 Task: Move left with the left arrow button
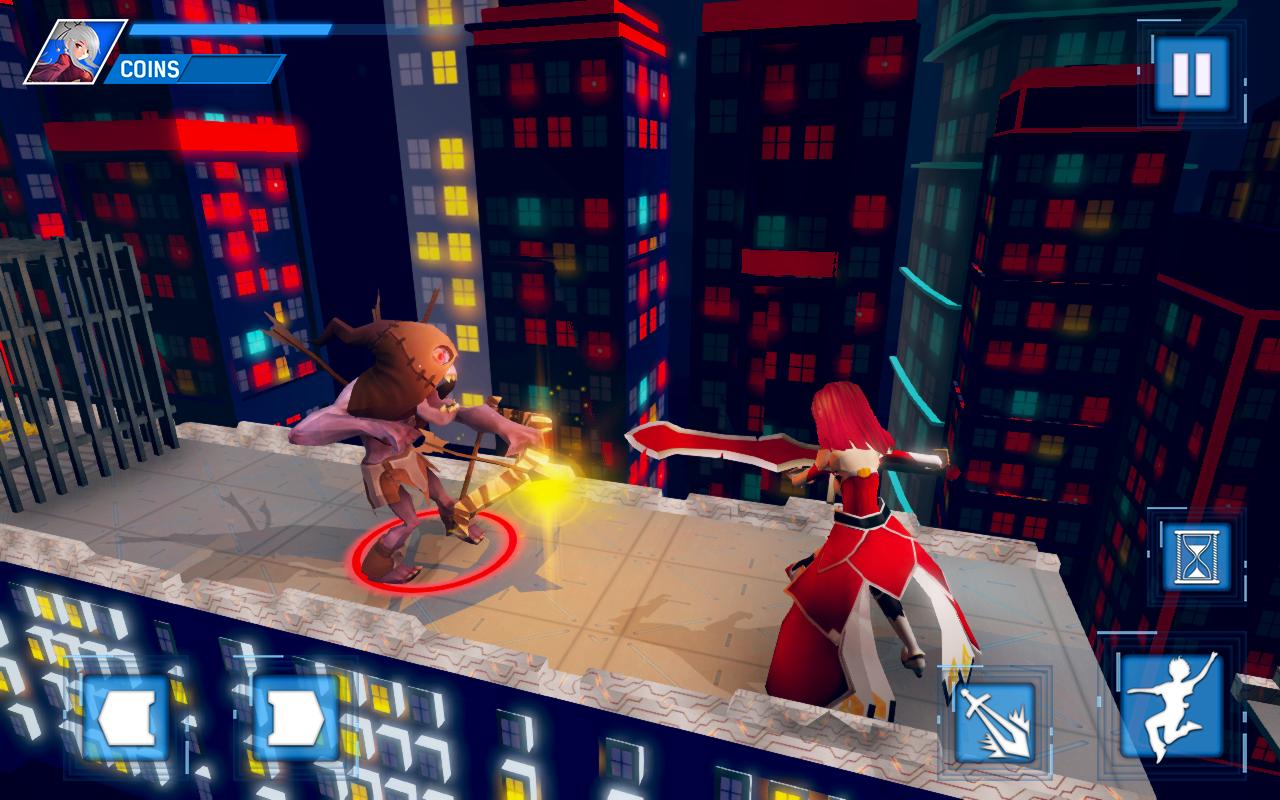click(126, 716)
